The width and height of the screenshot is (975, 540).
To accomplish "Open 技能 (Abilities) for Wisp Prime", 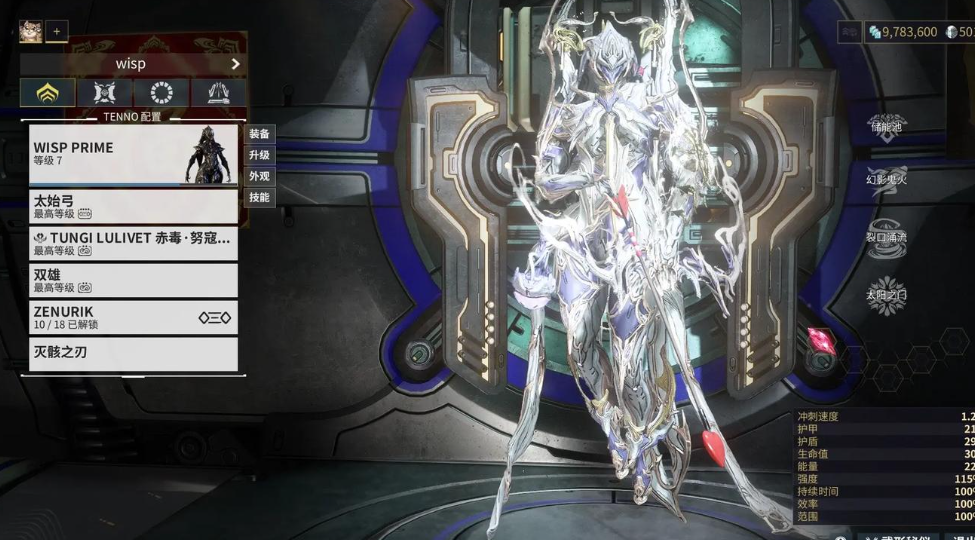I will [x=259, y=197].
